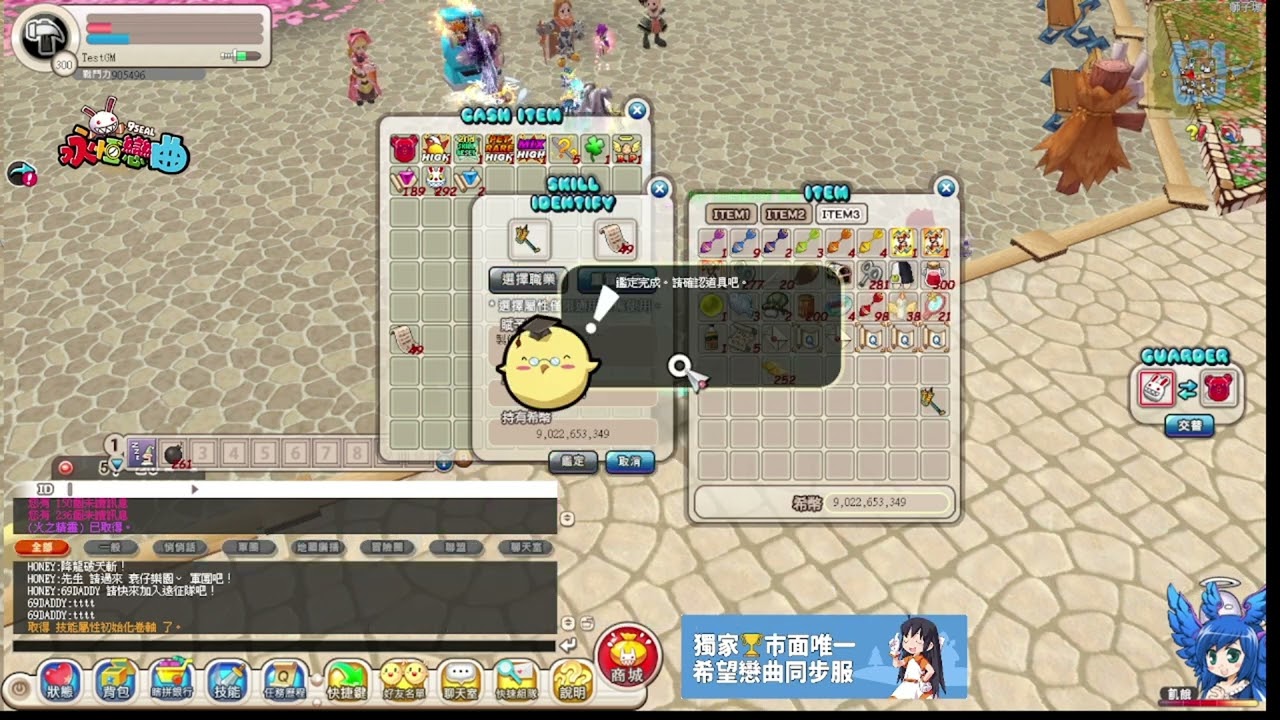Open the 狀態 status menu
Viewport: 1280px width, 720px height.
pyautogui.click(x=59, y=681)
